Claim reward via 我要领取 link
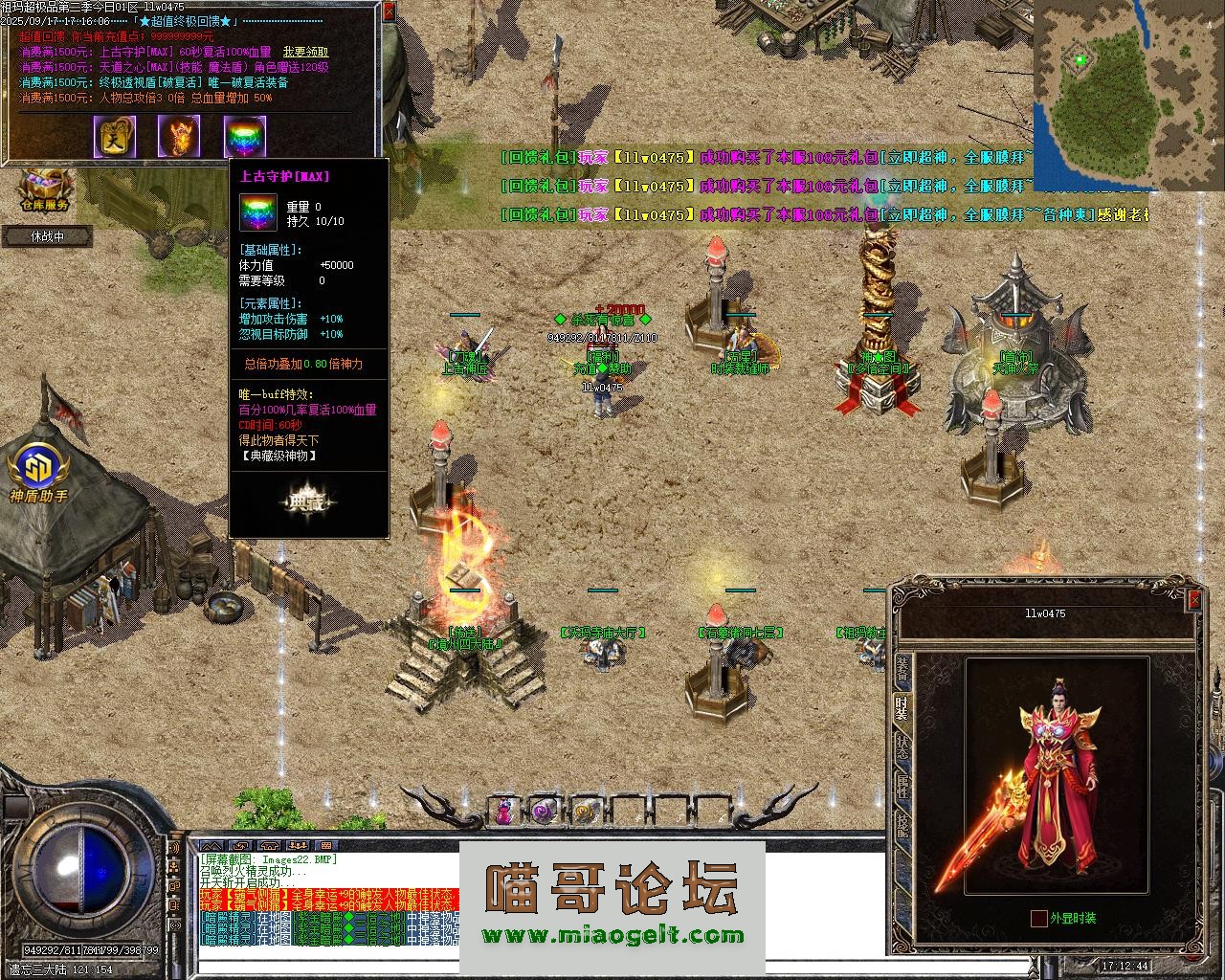Image resolution: width=1225 pixels, height=980 pixels. 305,52
